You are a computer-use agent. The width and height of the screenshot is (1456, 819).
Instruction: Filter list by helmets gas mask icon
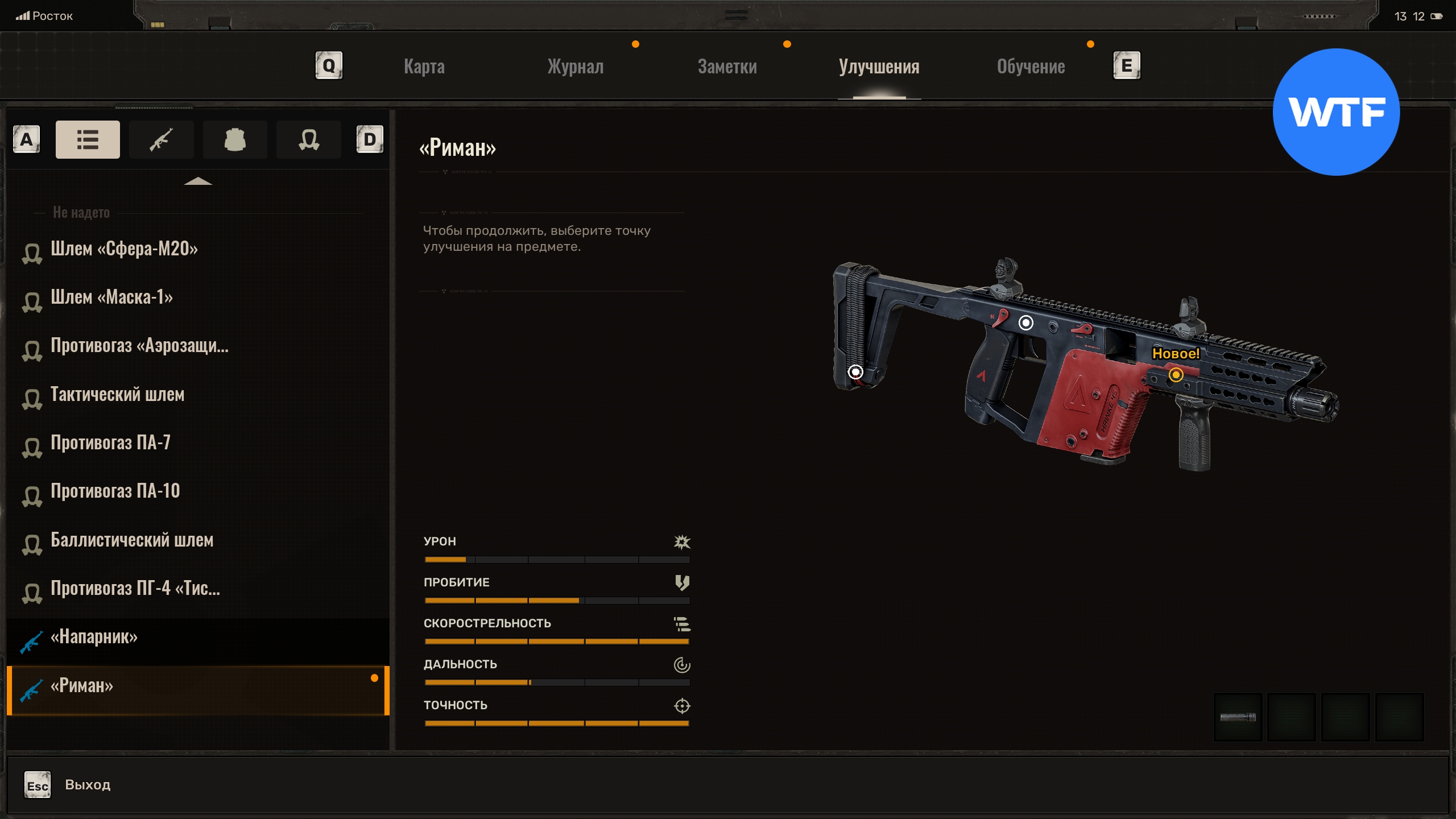coord(308,139)
